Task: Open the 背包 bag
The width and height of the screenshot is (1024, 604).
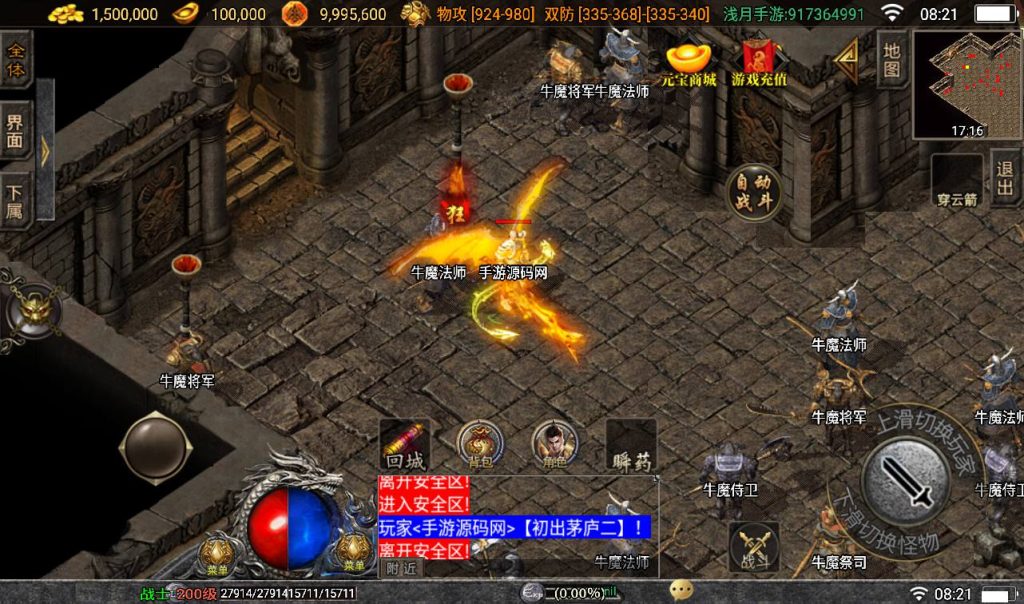Action: (480, 444)
